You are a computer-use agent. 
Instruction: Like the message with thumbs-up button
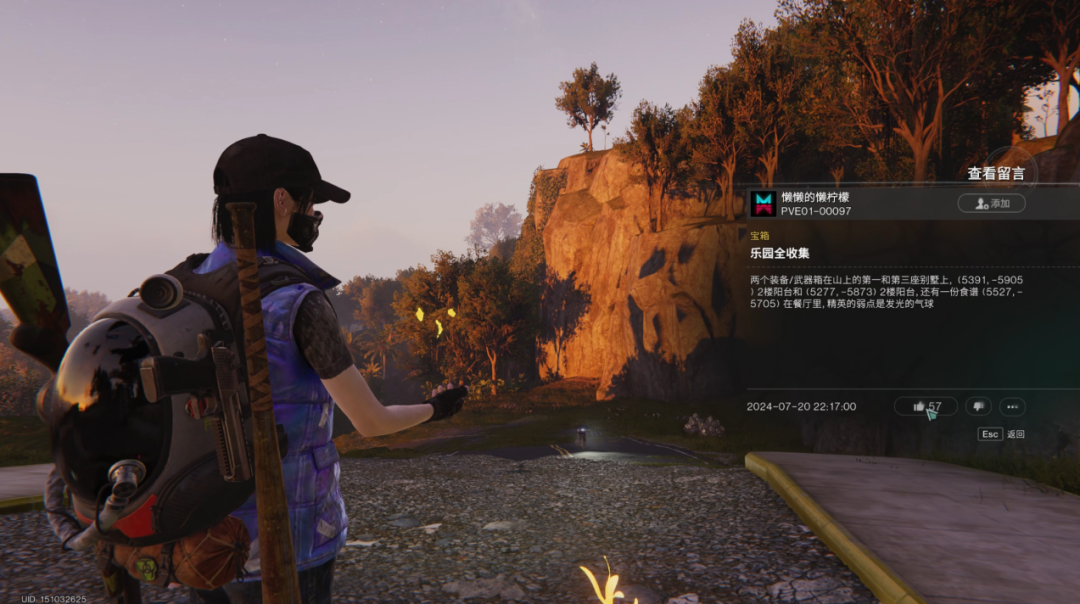point(925,406)
